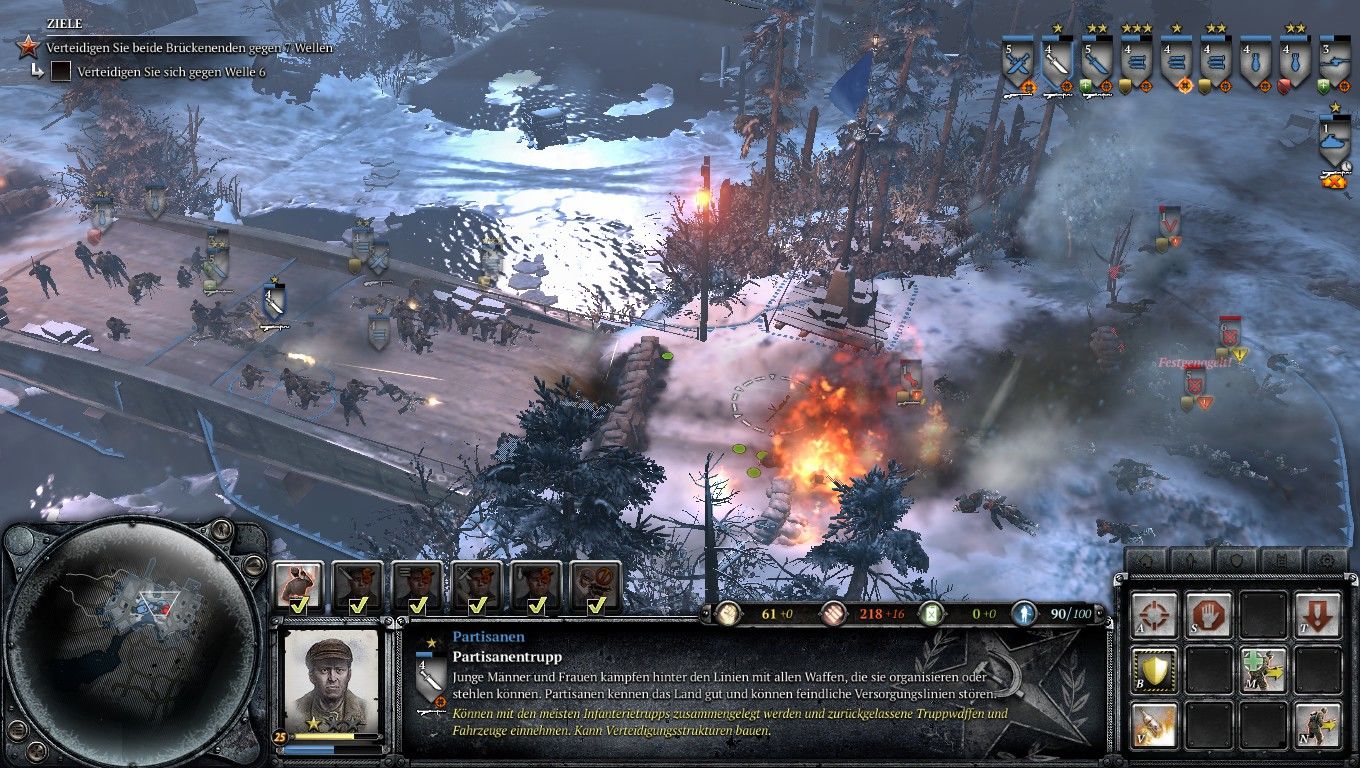Switch to the shield tab above the ability grid
The width and height of the screenshot is (1360, 768).
[1236, 558]
